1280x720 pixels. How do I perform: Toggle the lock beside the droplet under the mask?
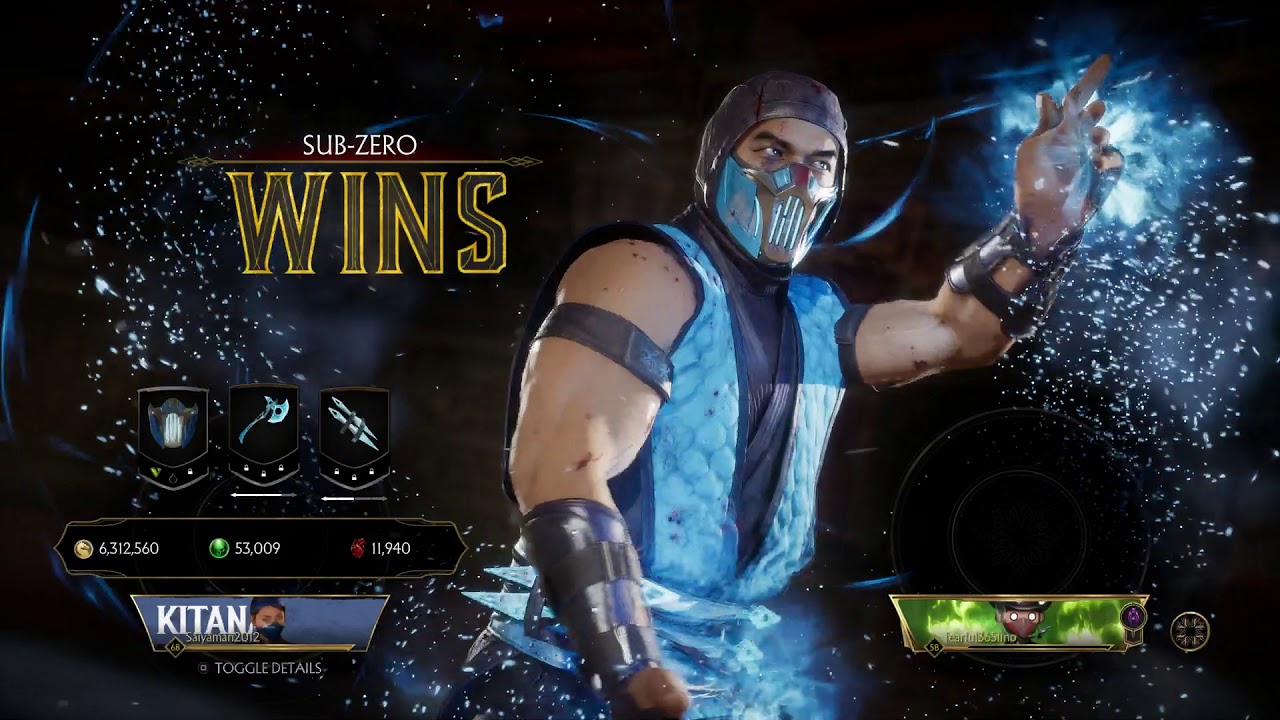pyautogui.click(x=188, y=471)
